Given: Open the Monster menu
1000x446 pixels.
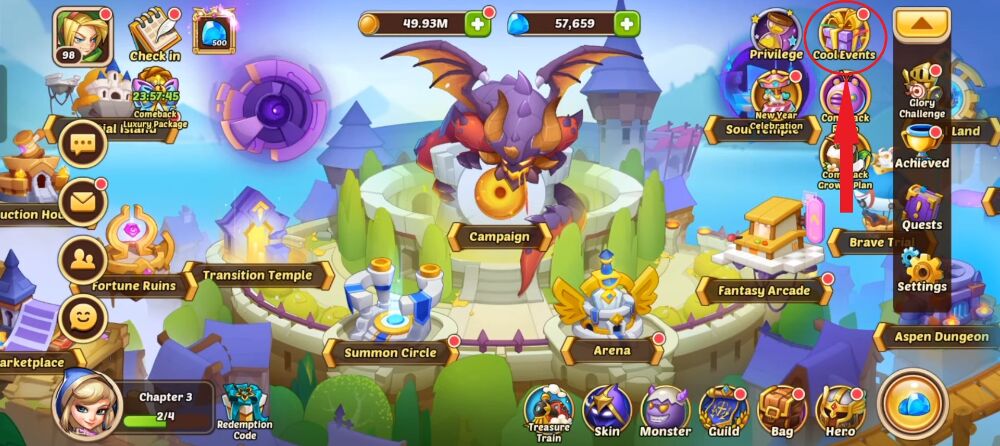Looking at the screenshot, I should [x=665, y=410].
